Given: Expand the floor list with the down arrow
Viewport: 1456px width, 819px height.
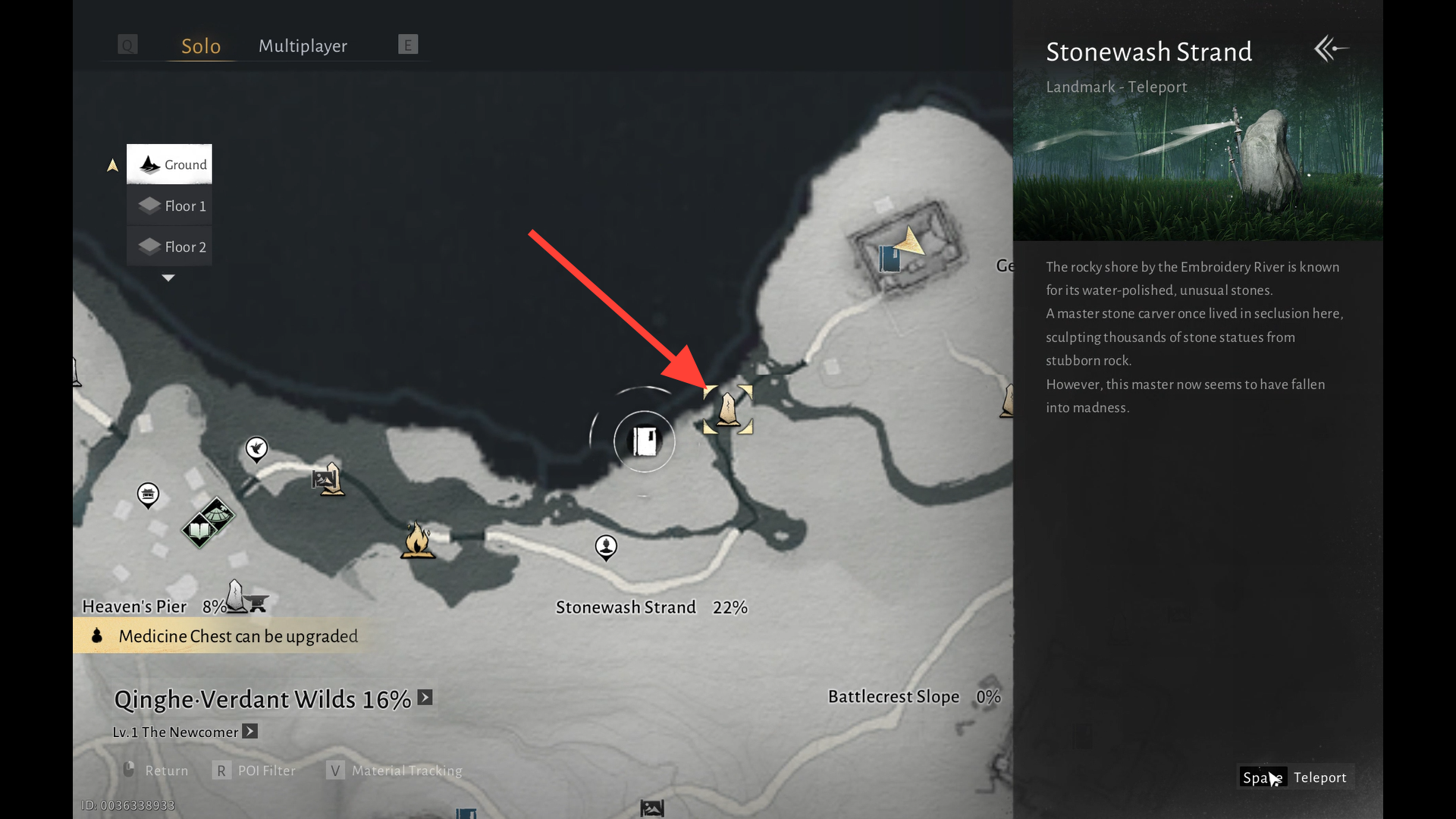Looking at the screenshot, I should pos(168,278).
